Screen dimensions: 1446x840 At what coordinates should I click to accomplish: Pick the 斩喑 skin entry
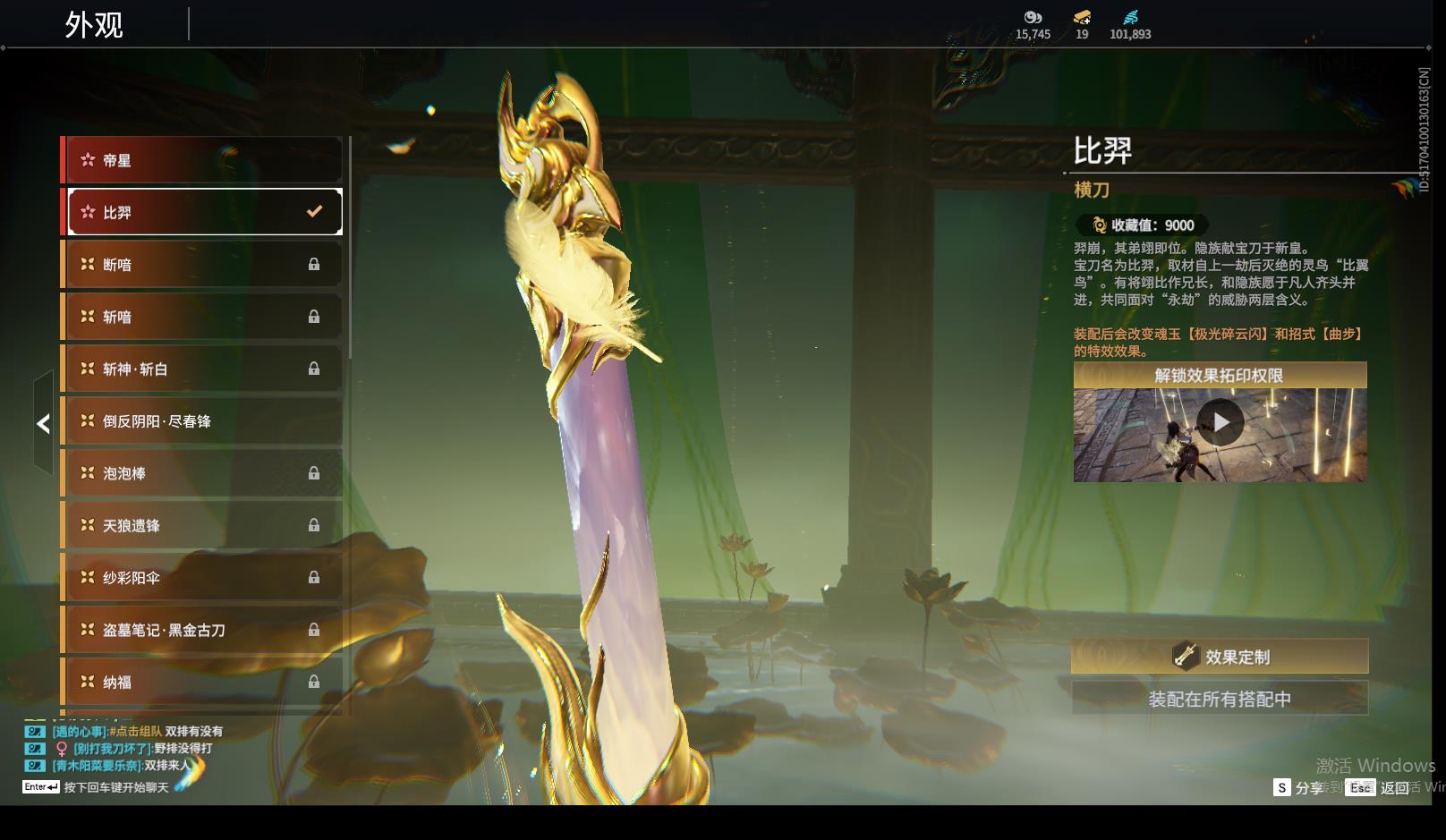202,317
